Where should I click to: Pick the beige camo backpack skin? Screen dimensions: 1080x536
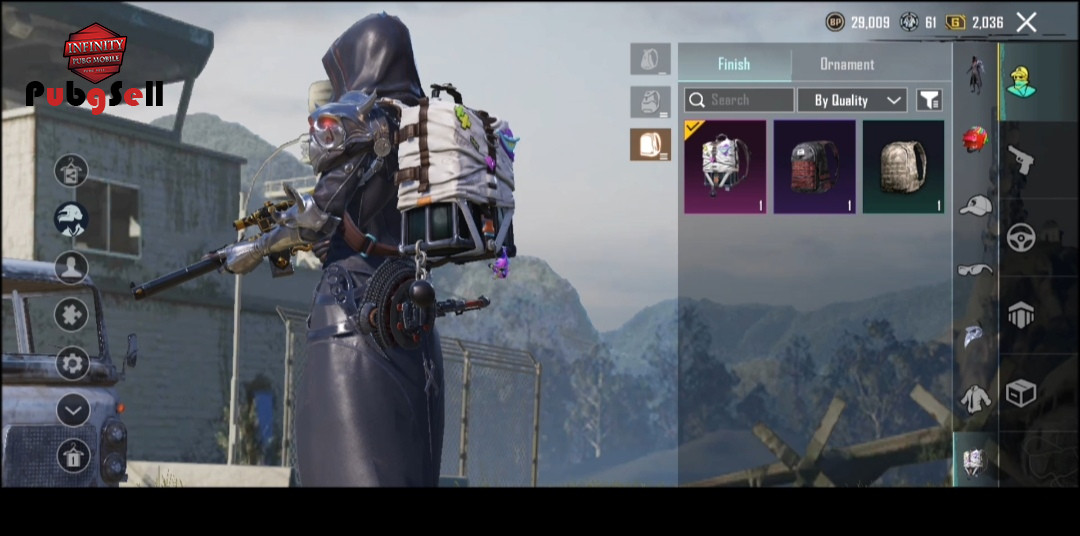click(x=903, y=167)
